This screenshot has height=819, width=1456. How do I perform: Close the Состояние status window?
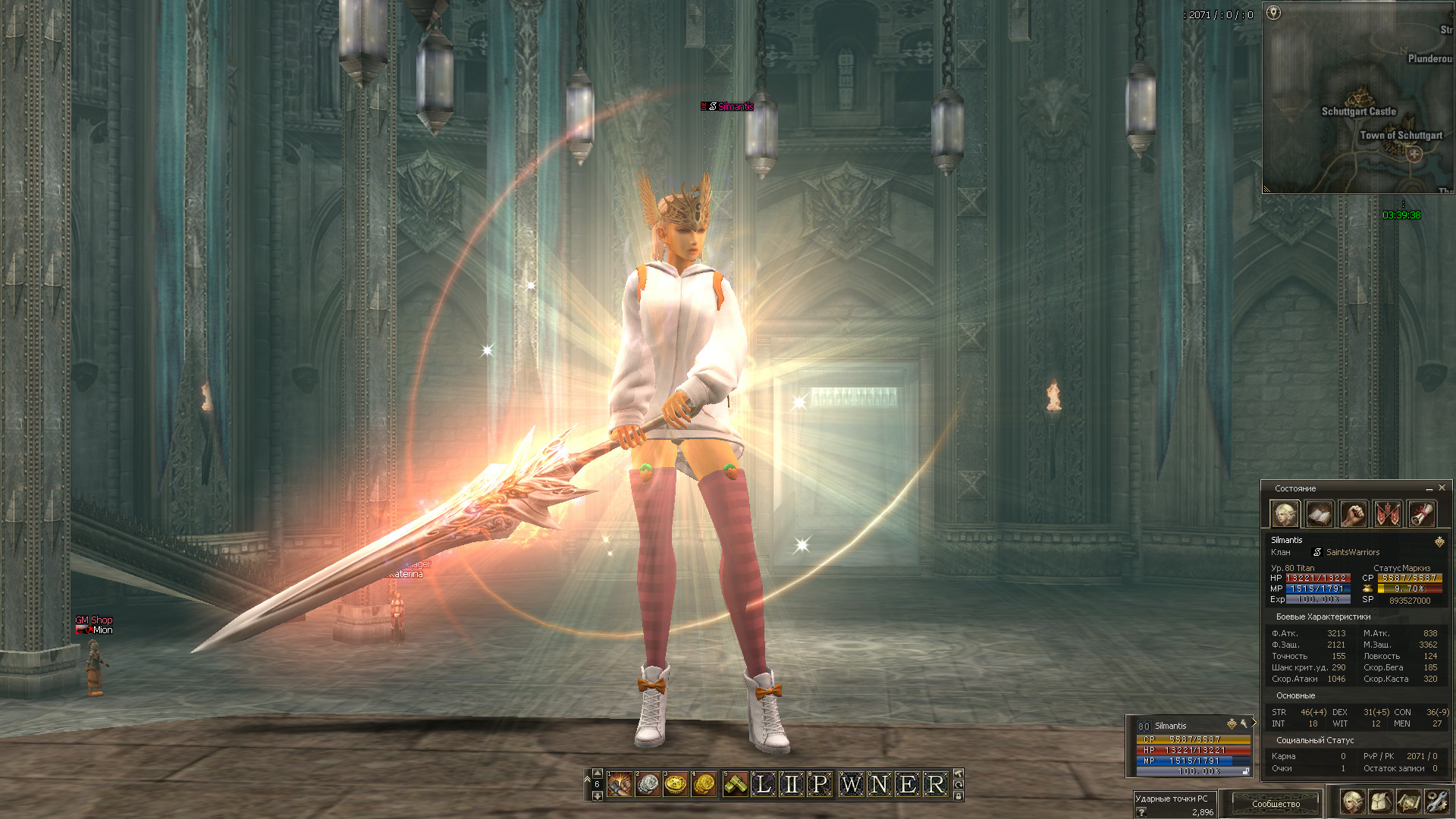(x=1442, y=488)
